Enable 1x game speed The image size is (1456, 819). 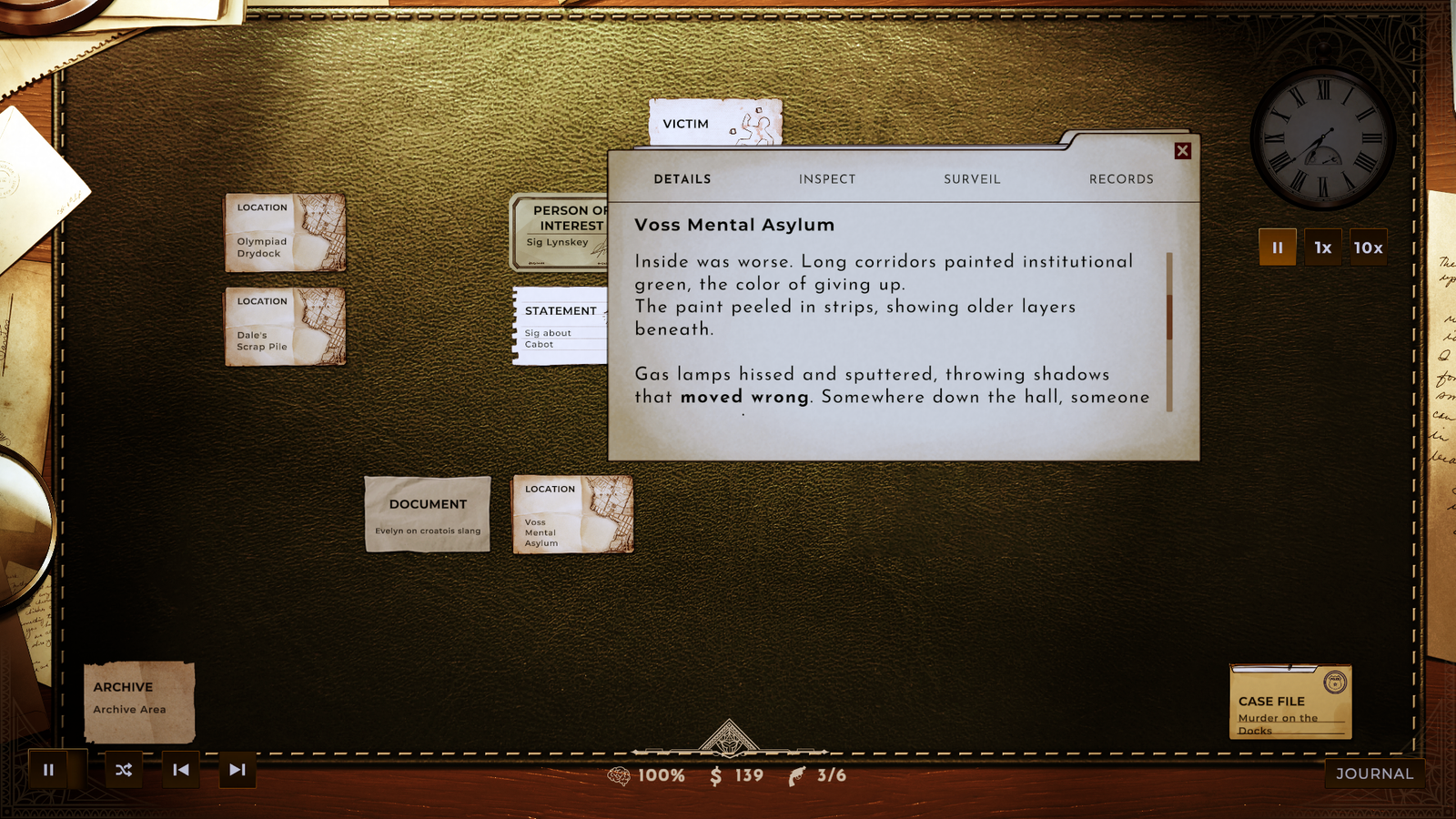[x=1324, y=247]
